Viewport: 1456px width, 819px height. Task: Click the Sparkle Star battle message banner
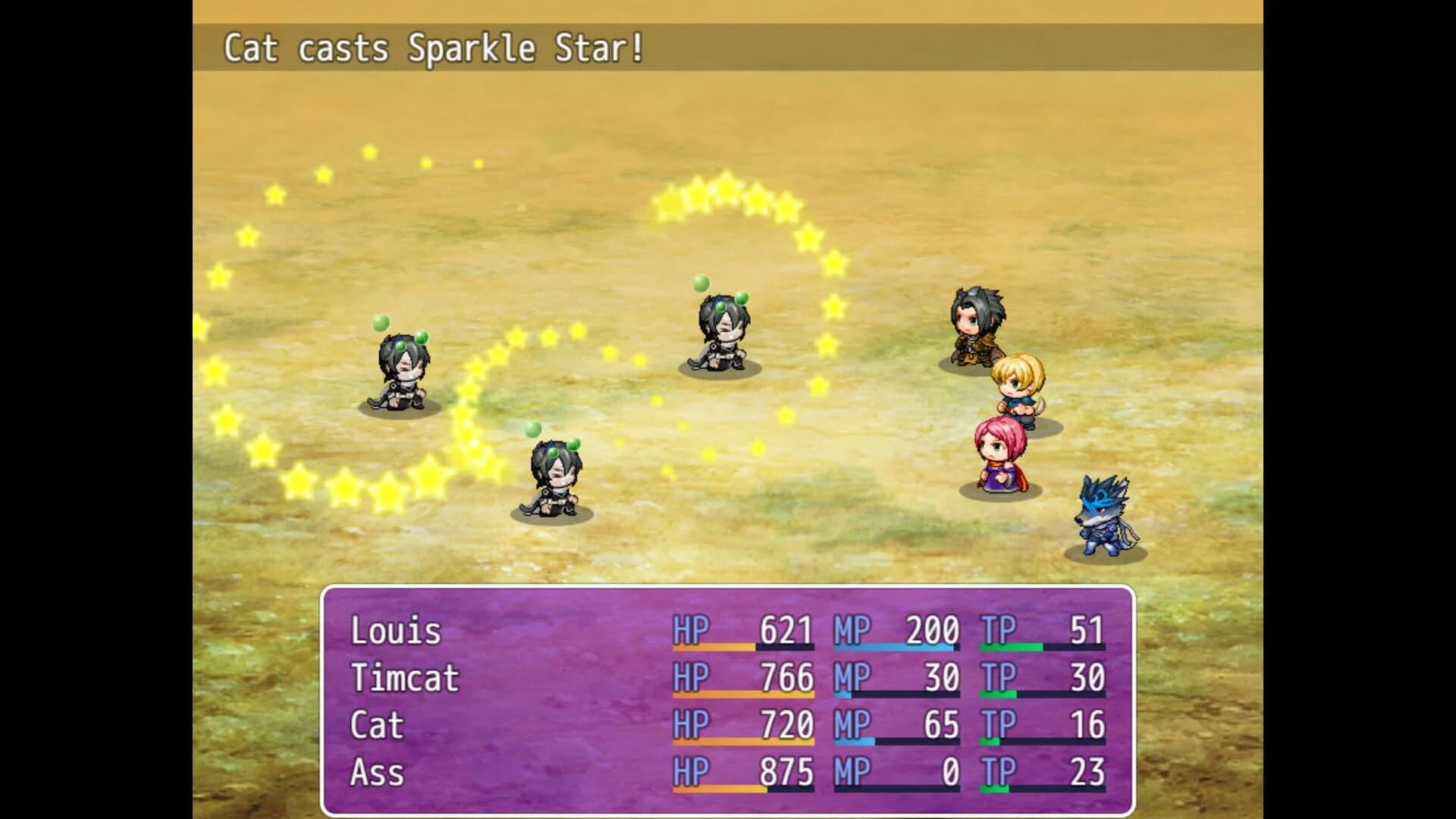[432, 49]
